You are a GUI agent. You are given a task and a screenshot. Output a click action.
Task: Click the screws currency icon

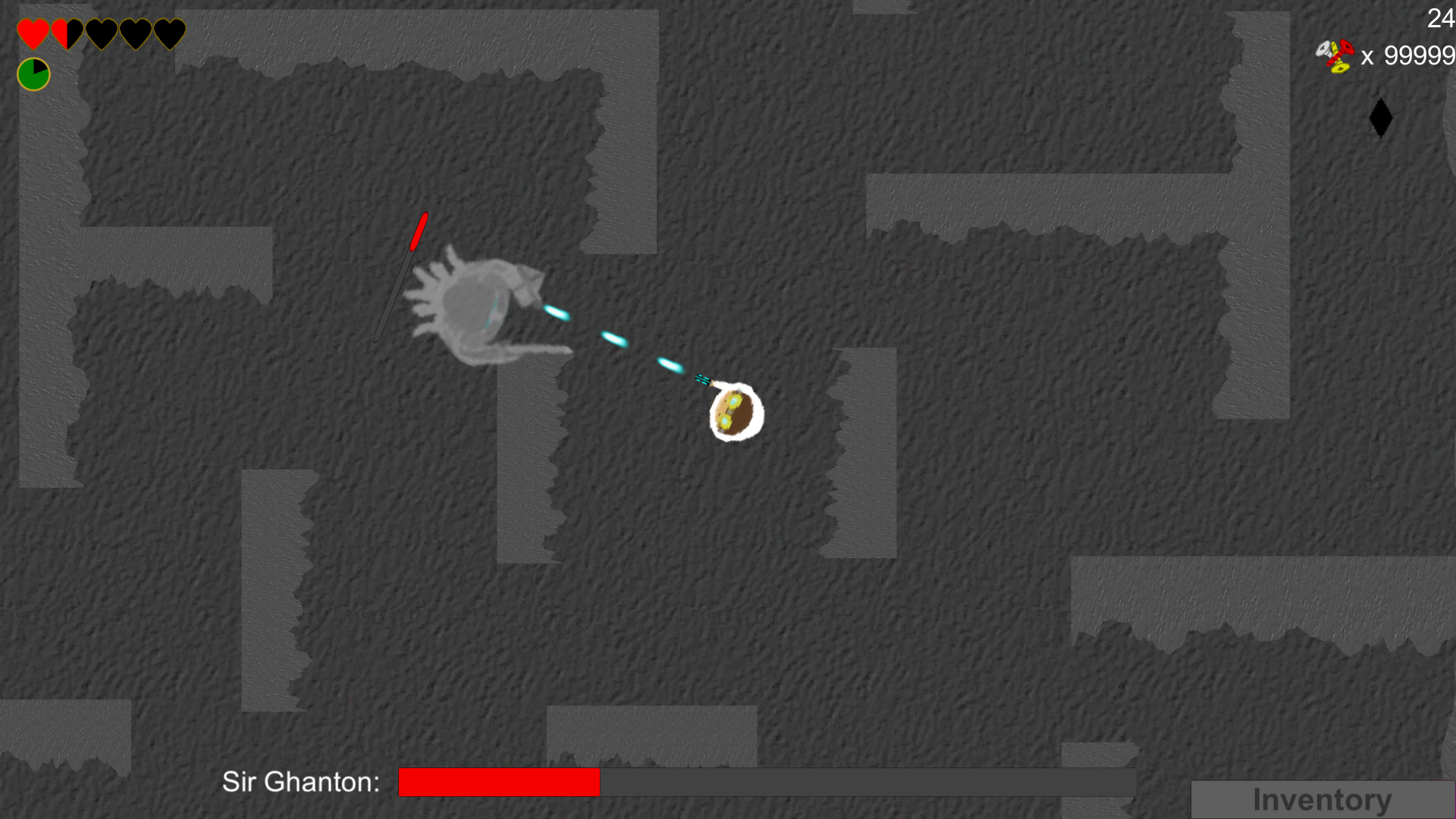coord(1337,57)
